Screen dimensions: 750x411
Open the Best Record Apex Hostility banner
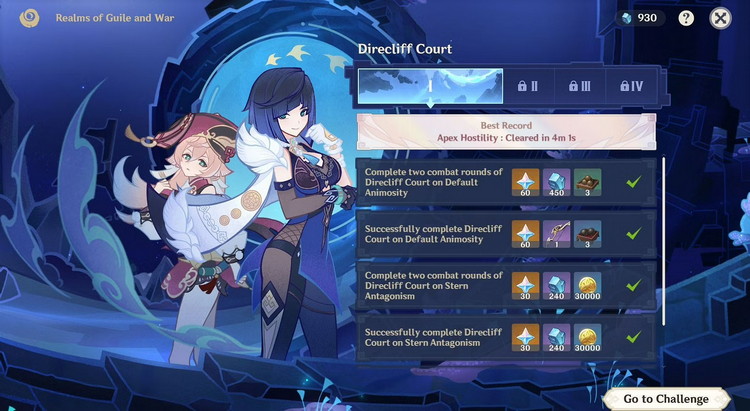(506, 132)
